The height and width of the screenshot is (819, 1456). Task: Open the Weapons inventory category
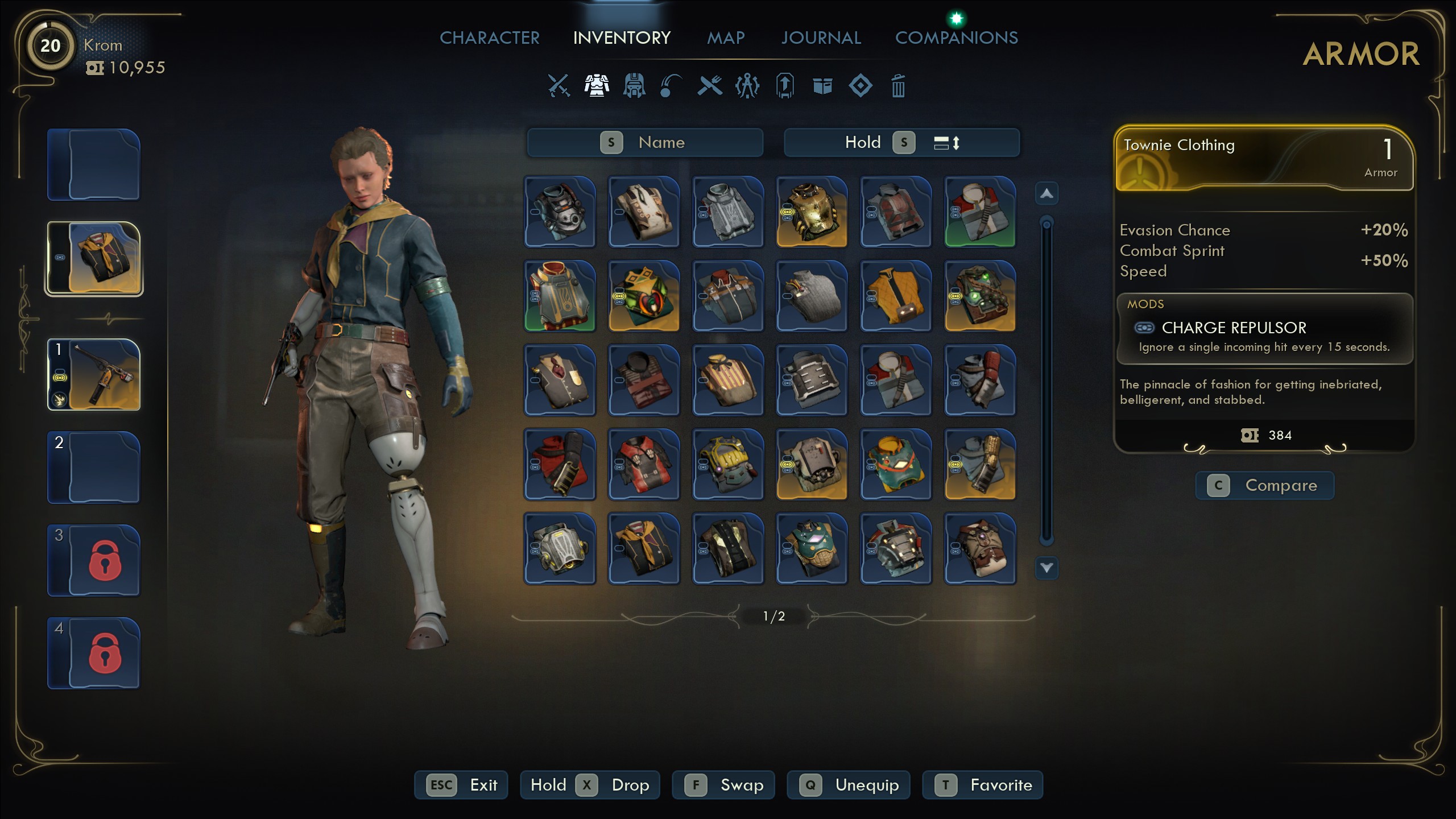coord(559,85)
